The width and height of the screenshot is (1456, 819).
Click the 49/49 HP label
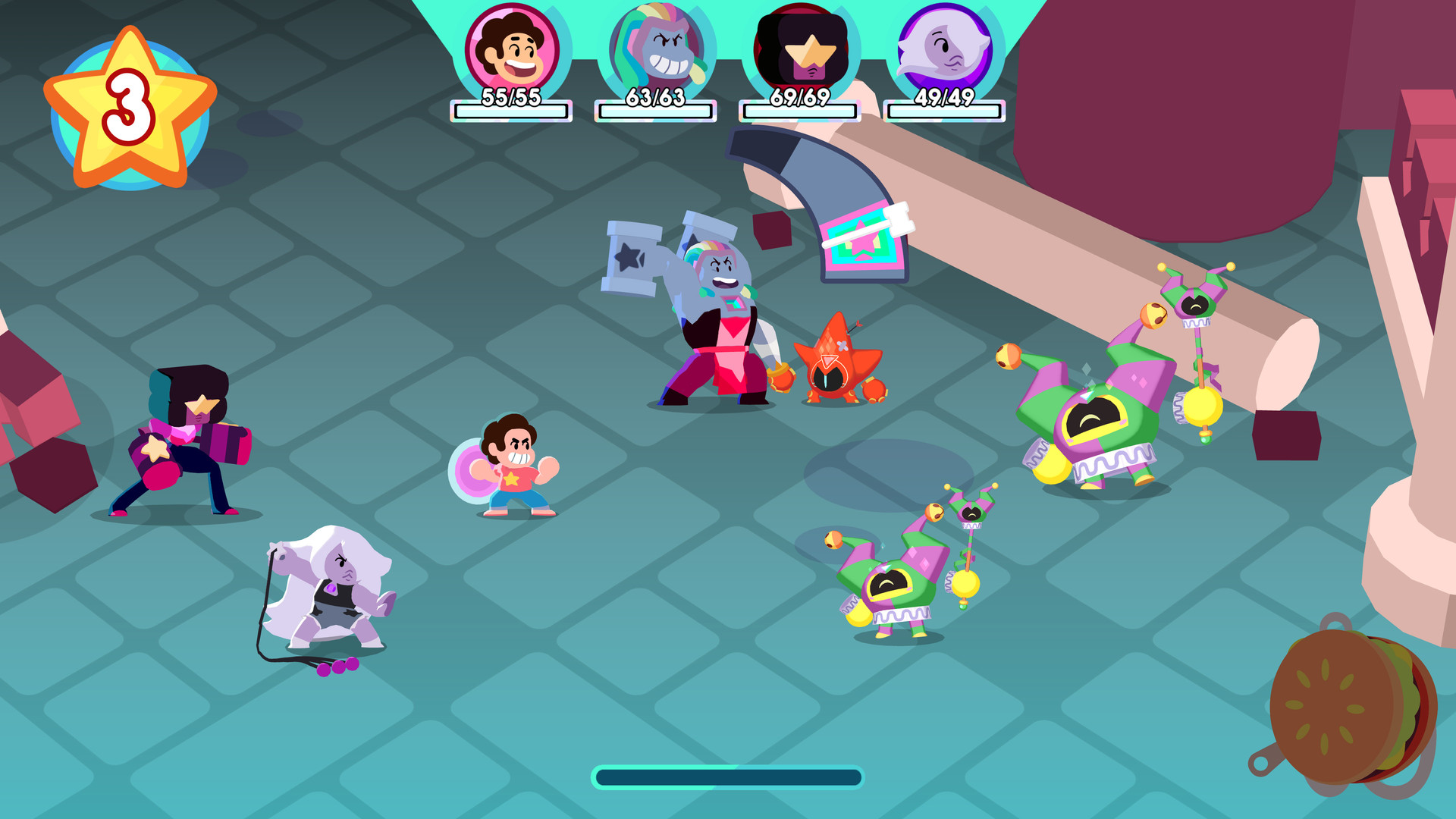tap(943, 99)
